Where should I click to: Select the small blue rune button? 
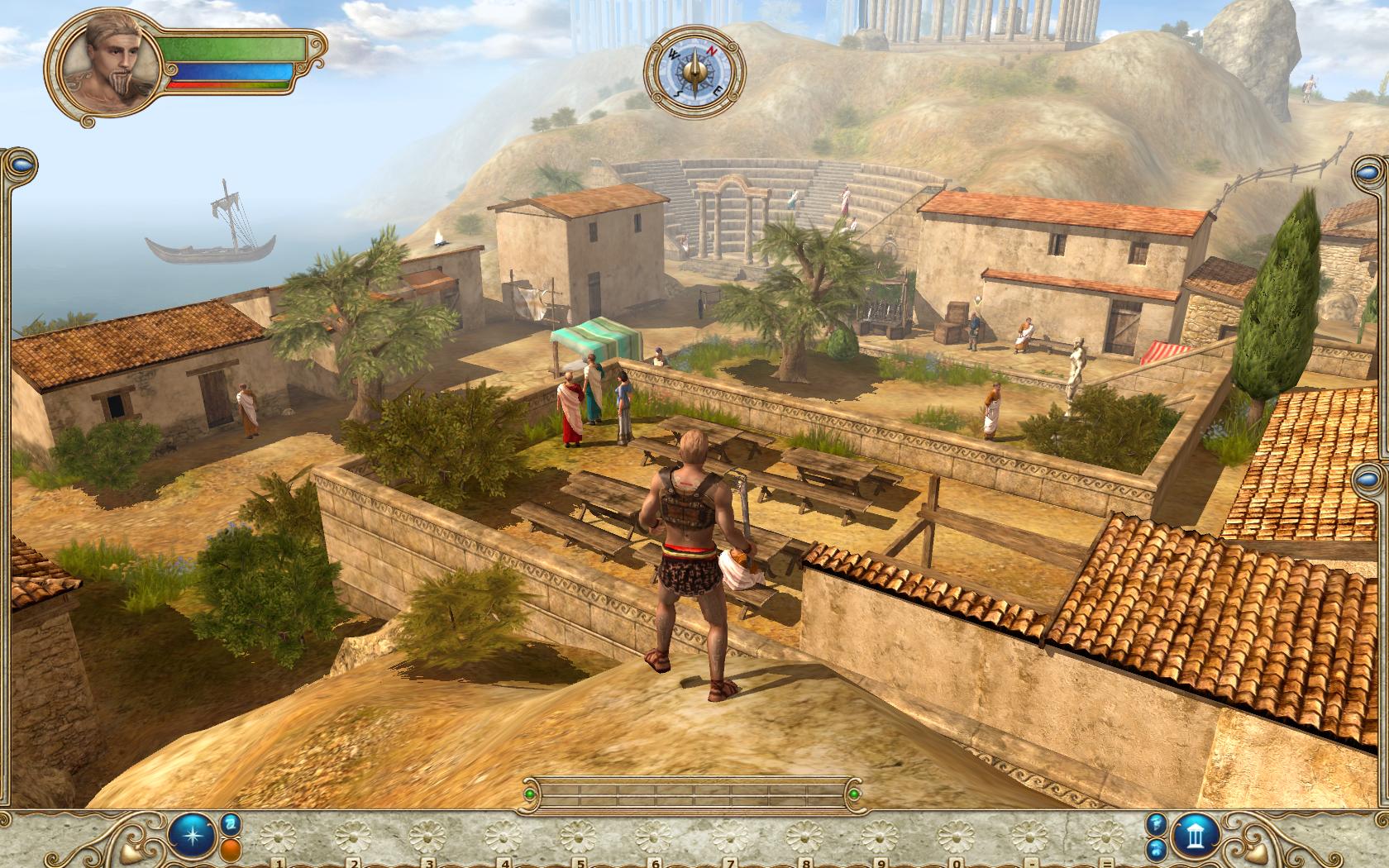pyautogui.click(x=230, y=823)
